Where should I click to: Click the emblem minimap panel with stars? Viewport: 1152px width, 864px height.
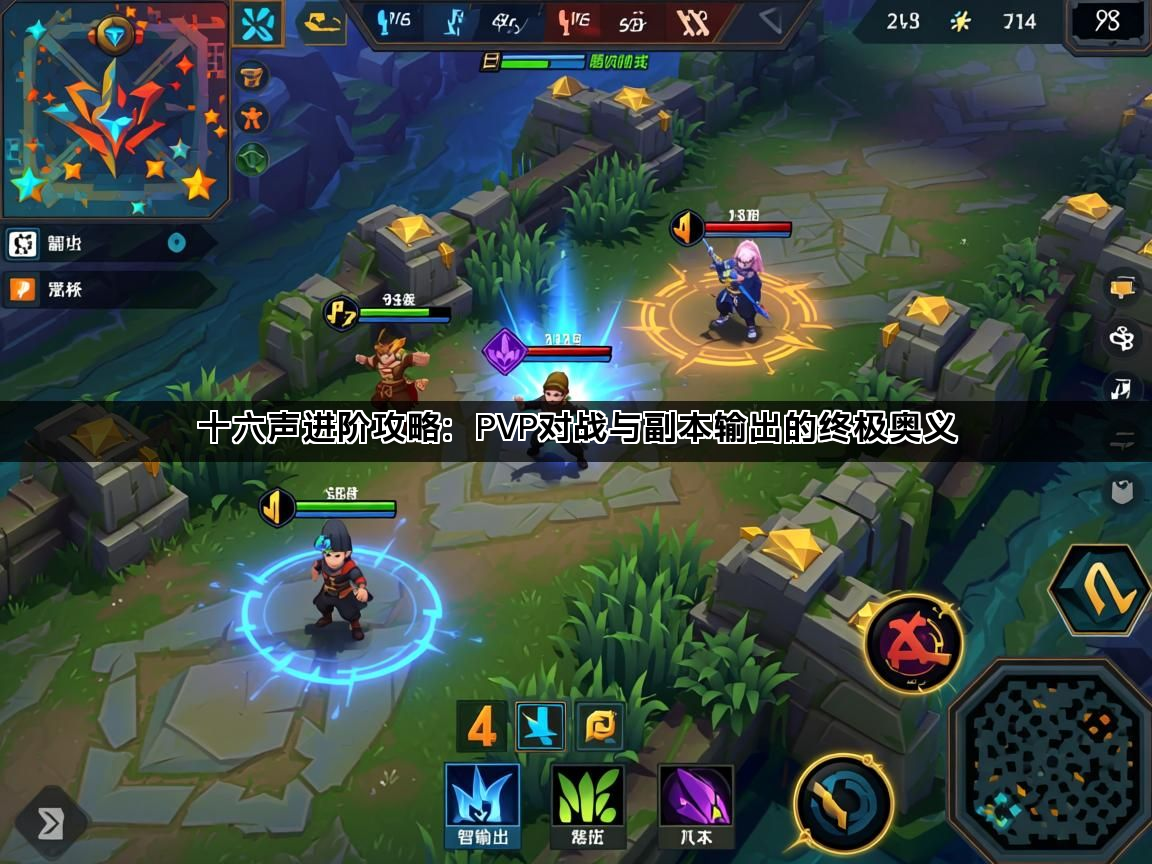point(115,108)
